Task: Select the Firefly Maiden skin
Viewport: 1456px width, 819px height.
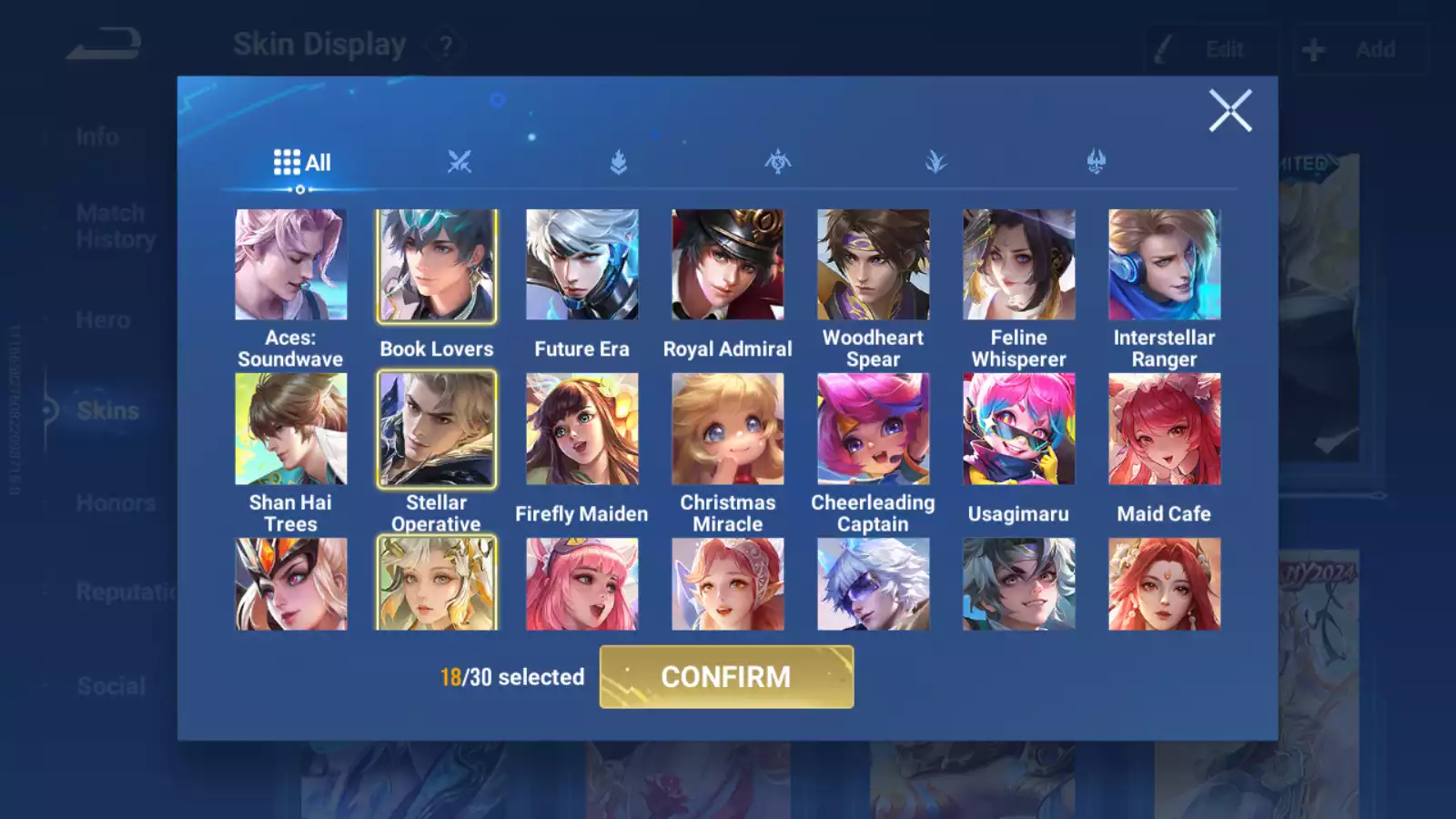Action: (582, 429)
